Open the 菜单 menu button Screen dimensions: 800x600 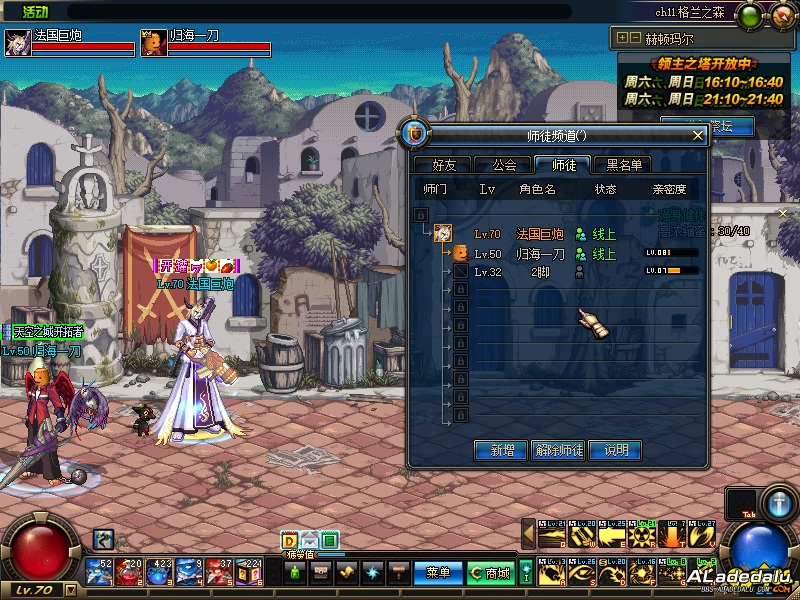[438, 573]
